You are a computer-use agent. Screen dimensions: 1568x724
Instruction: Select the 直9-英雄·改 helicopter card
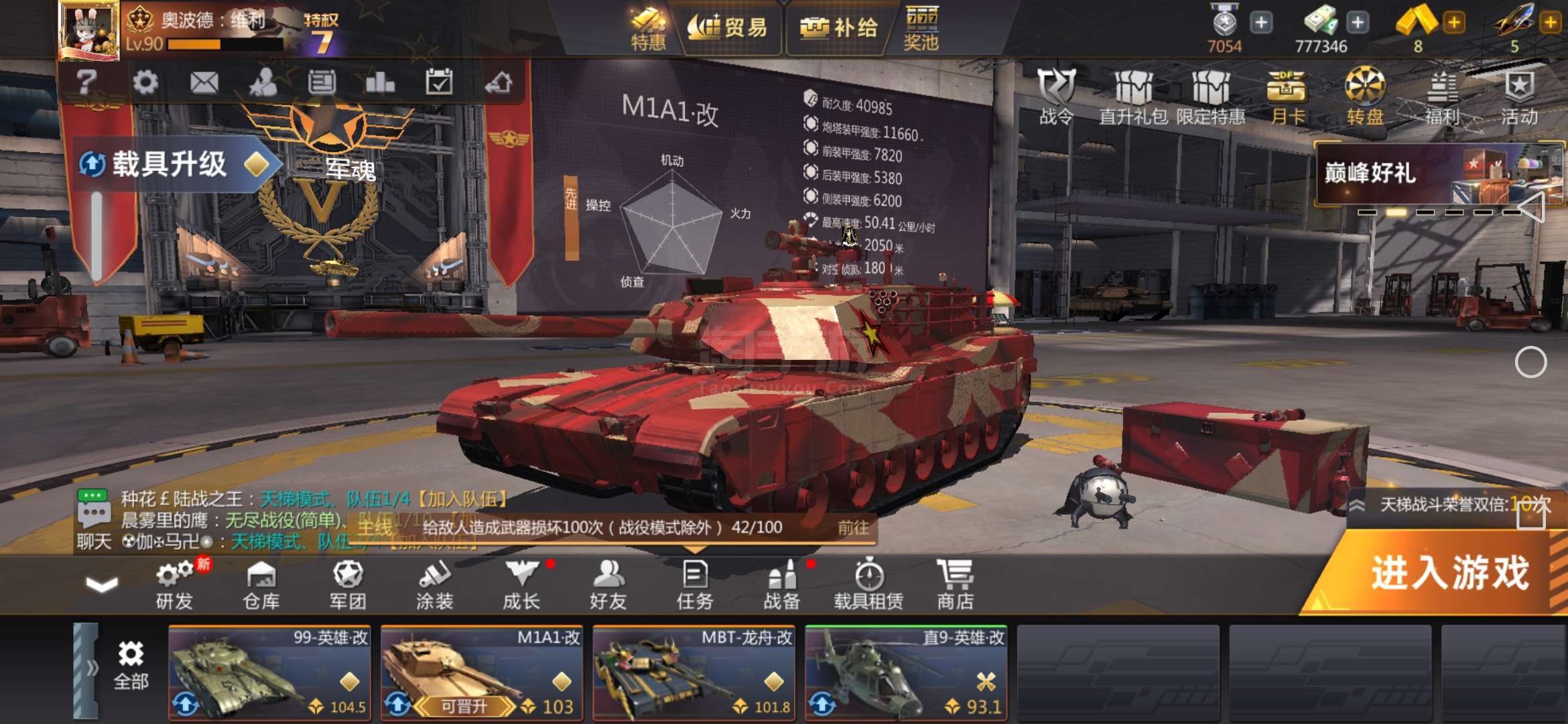906,672
